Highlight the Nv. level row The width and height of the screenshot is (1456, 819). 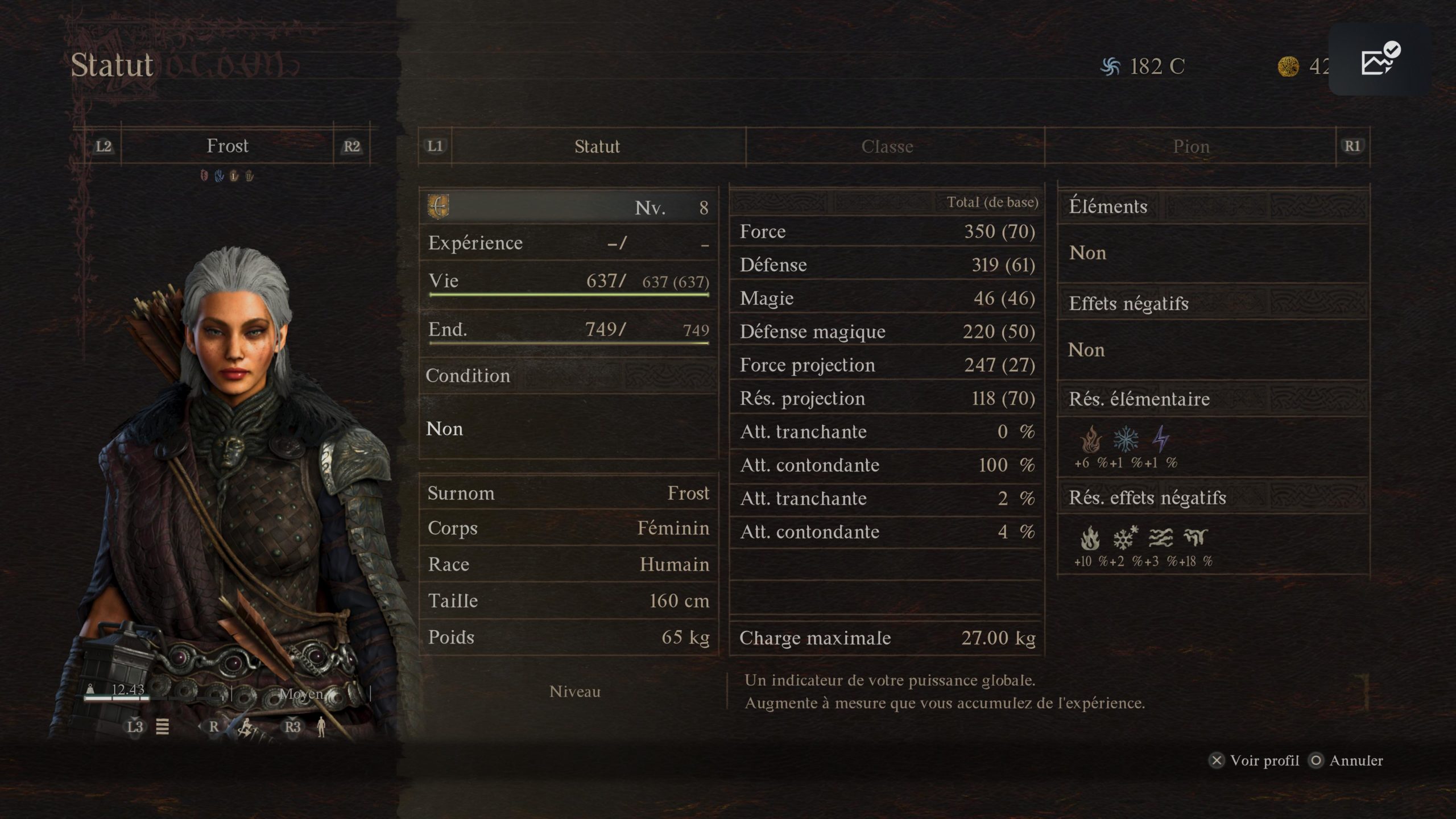tap(569, 207)
